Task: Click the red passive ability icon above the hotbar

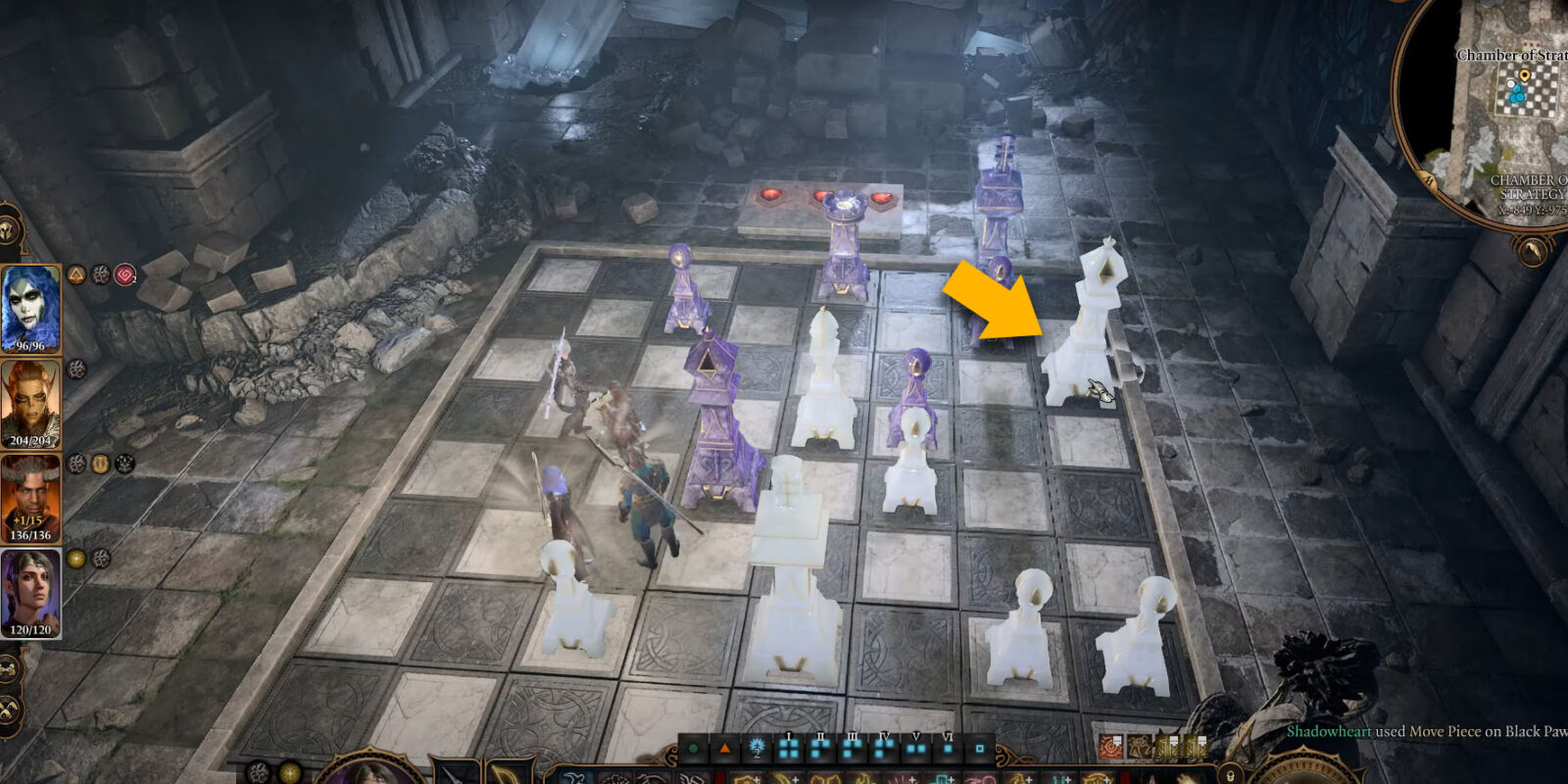Action: point(1110,746)
